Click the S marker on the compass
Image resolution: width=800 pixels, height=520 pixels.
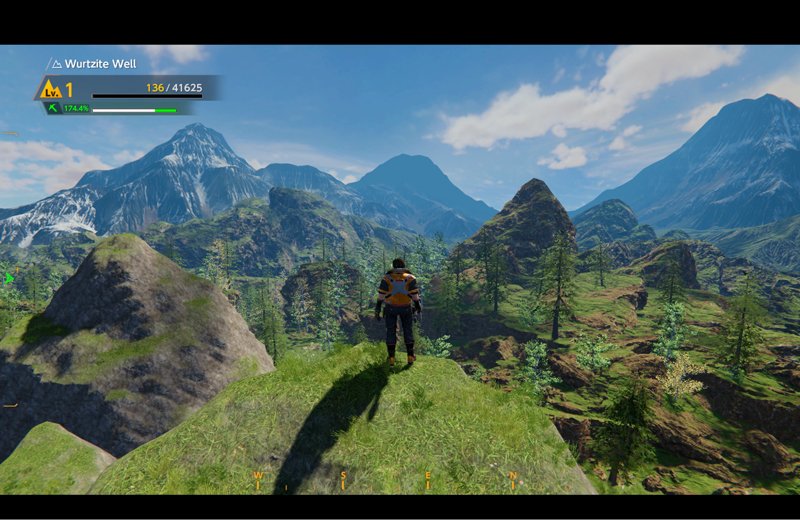(343, 476)
